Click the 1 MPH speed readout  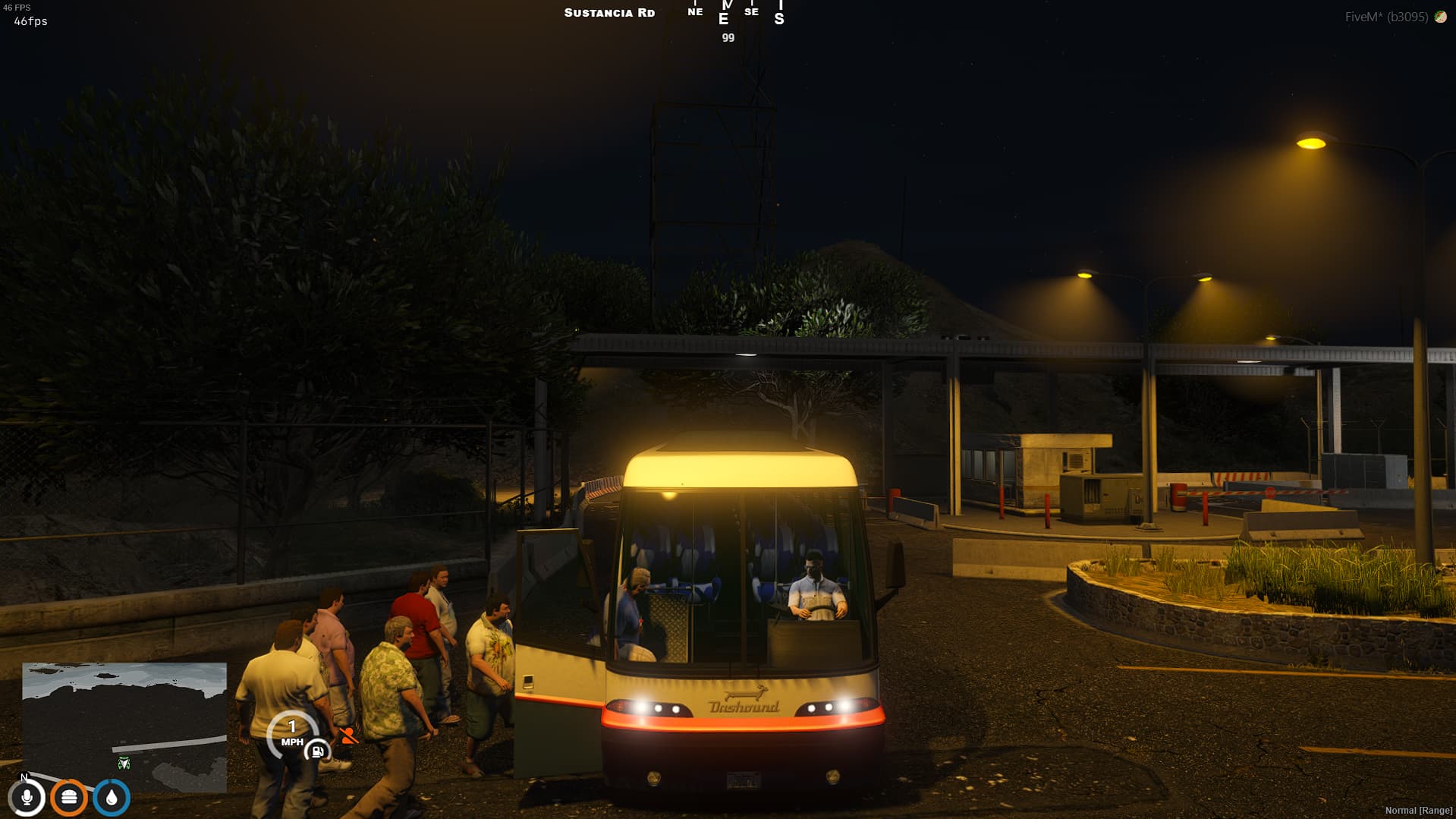(x=294, y=731)
